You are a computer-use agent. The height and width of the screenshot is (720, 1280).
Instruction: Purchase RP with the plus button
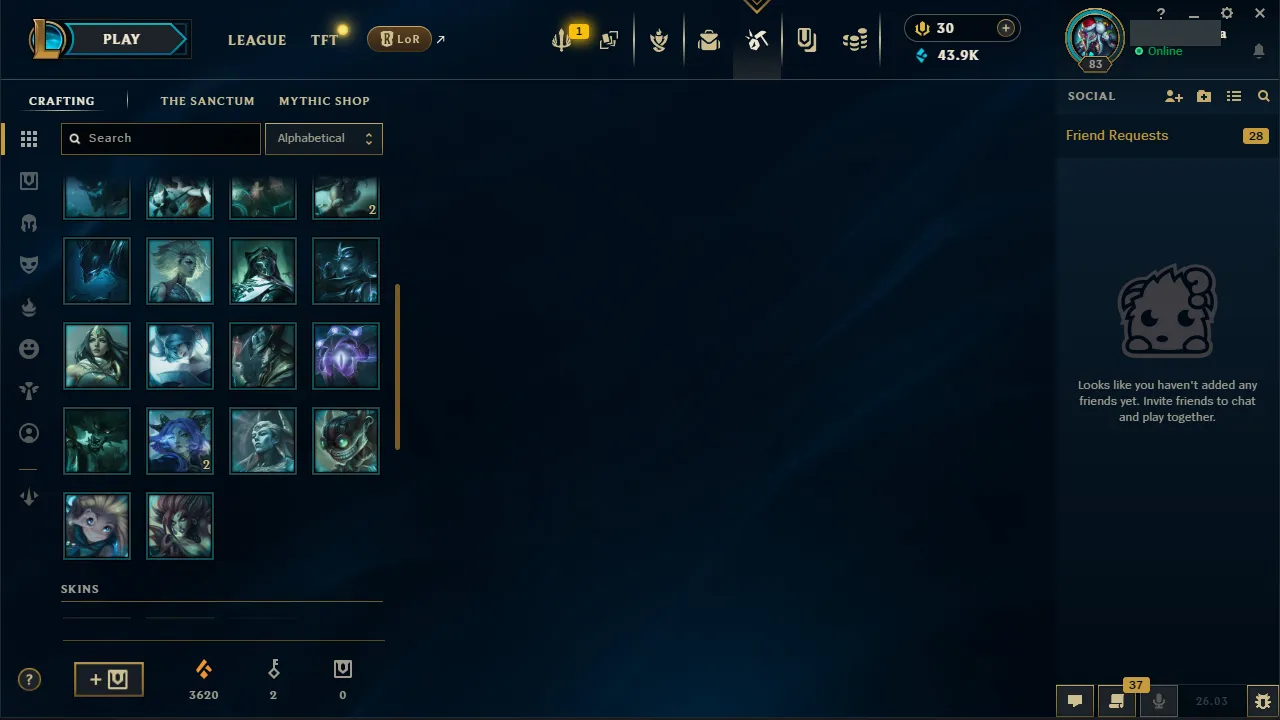[x=1005, y=28]
